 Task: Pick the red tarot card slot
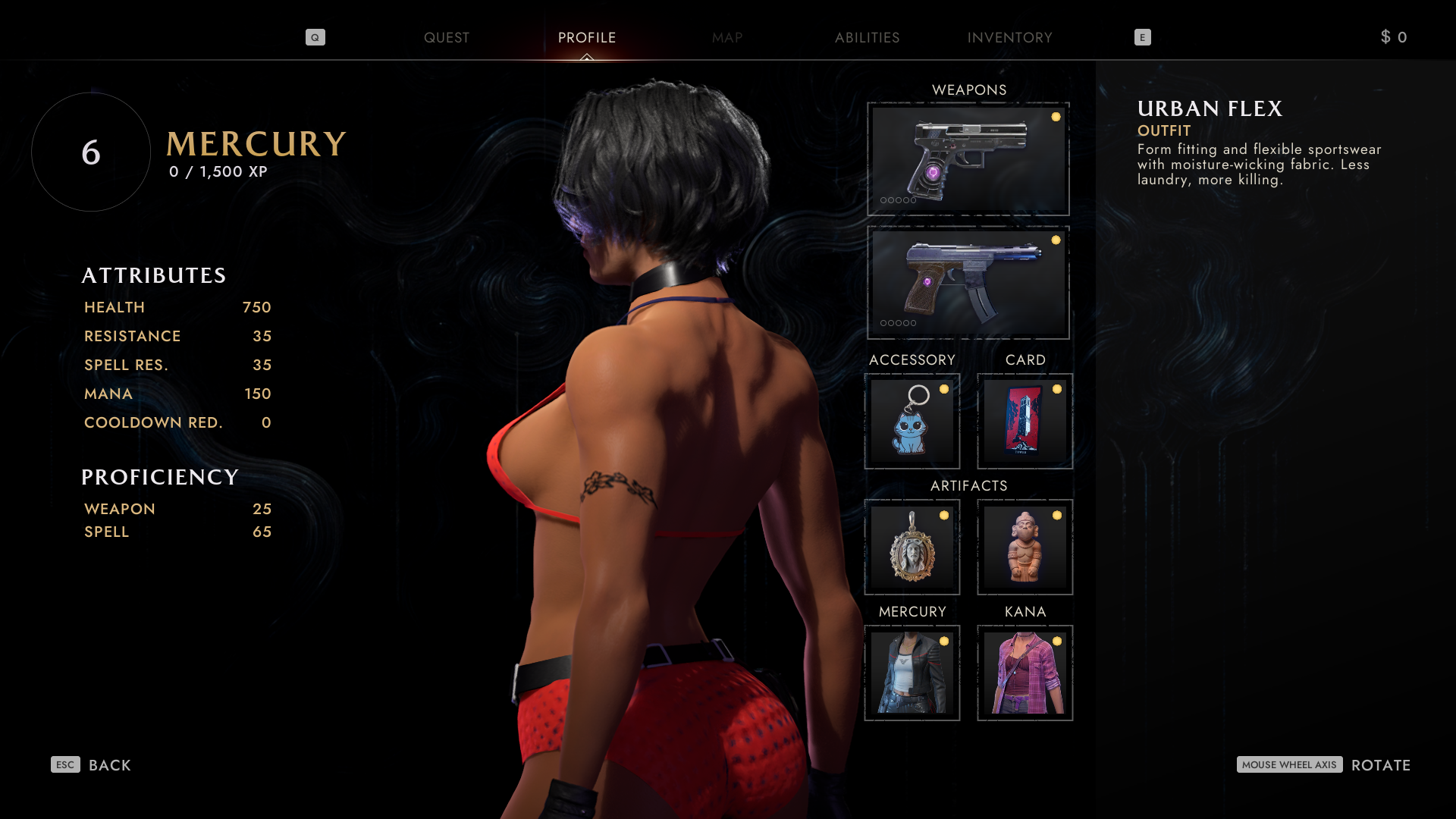(1025, 421)
